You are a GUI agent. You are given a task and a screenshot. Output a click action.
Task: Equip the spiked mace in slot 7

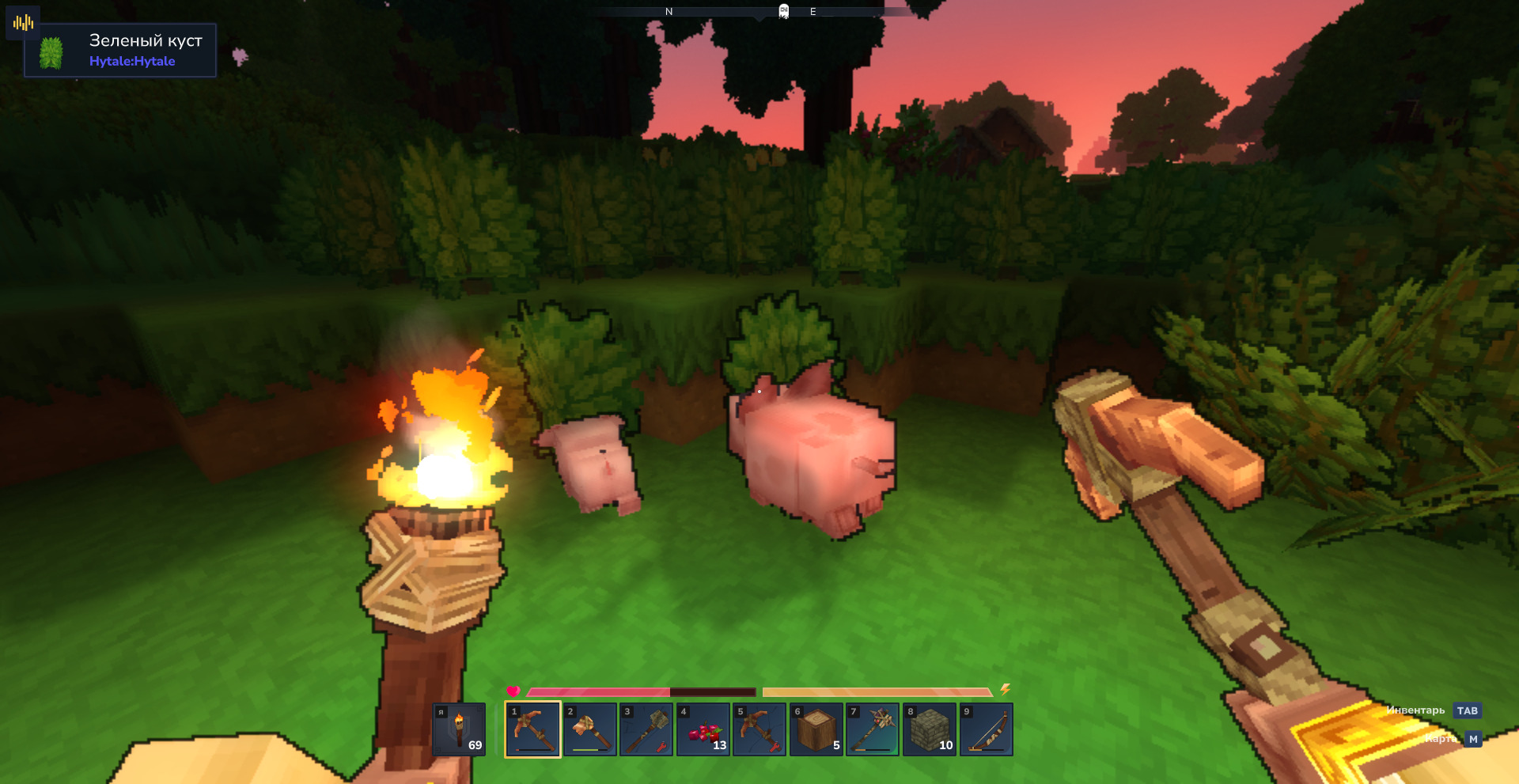(873, 729)
